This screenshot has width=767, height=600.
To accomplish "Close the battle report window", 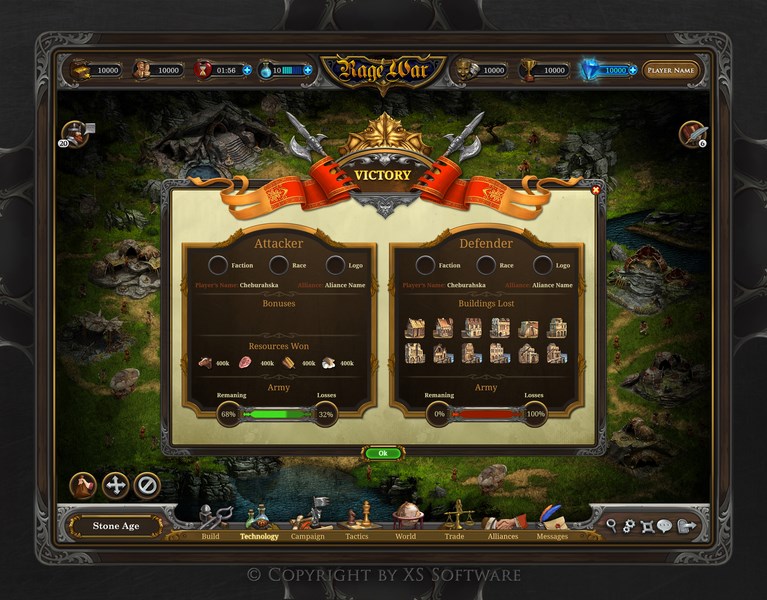I will [596, 189].
